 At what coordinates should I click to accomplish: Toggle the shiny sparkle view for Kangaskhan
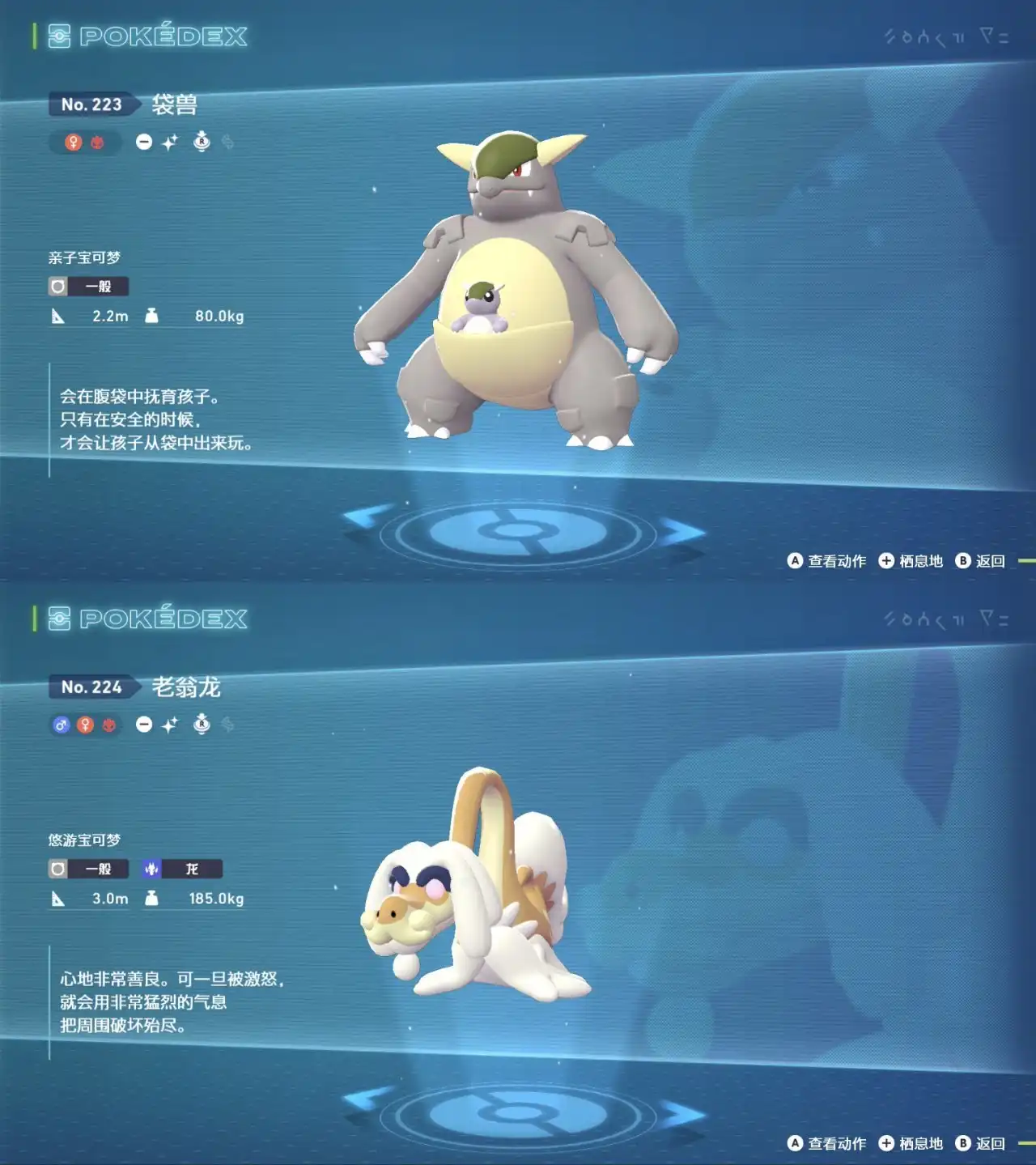(168, 142)
